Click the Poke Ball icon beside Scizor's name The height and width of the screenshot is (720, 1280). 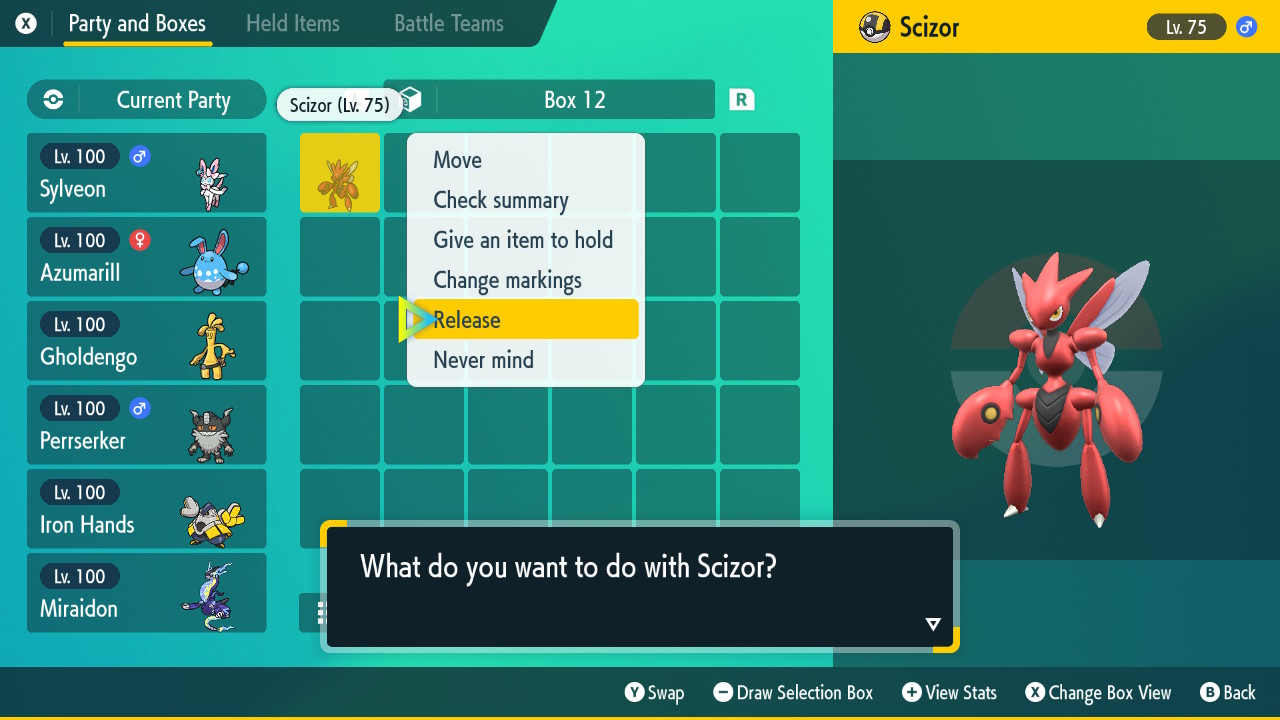(872, 27)
